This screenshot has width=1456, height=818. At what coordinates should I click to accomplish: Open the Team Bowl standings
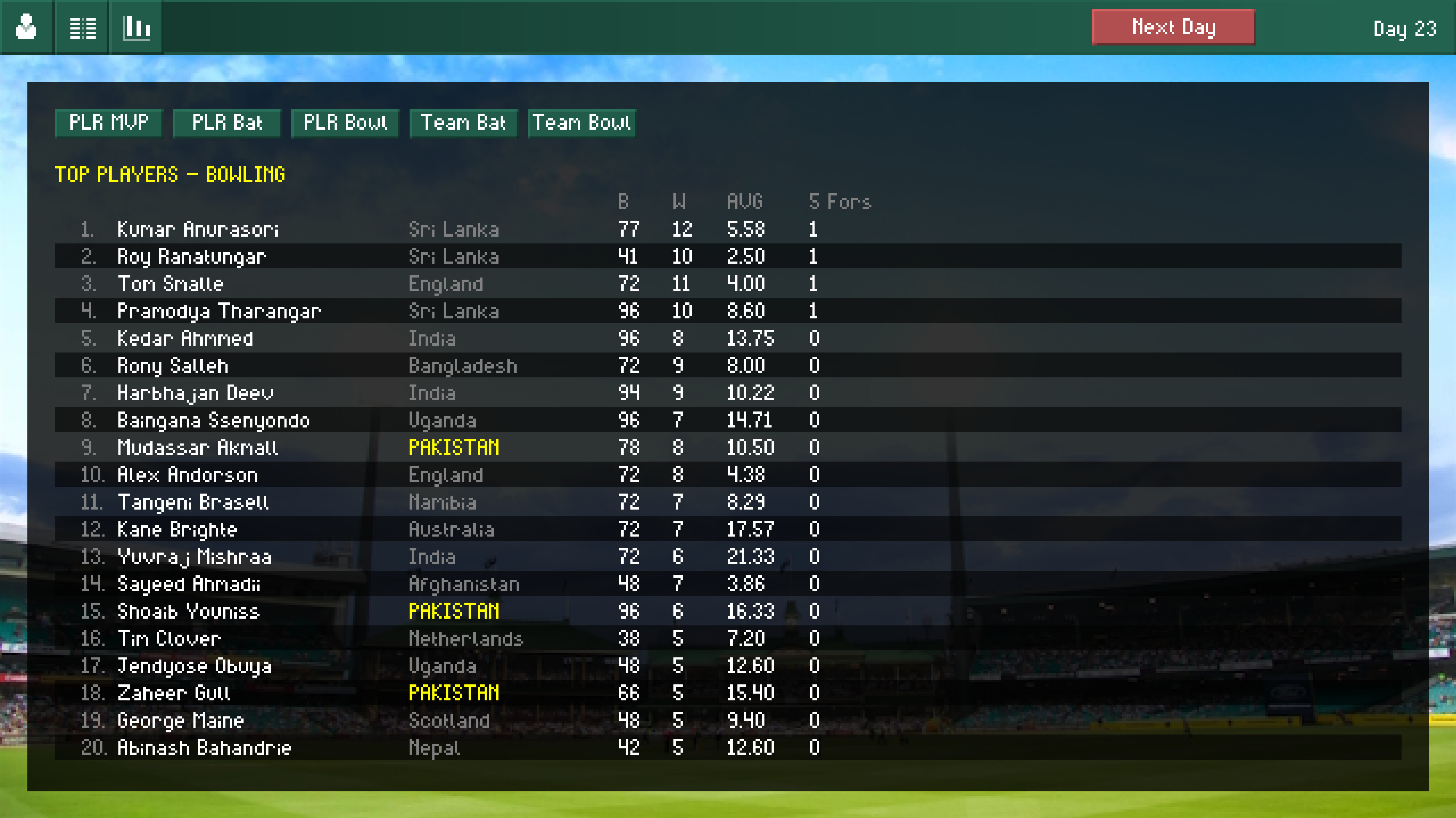(582, 123)
